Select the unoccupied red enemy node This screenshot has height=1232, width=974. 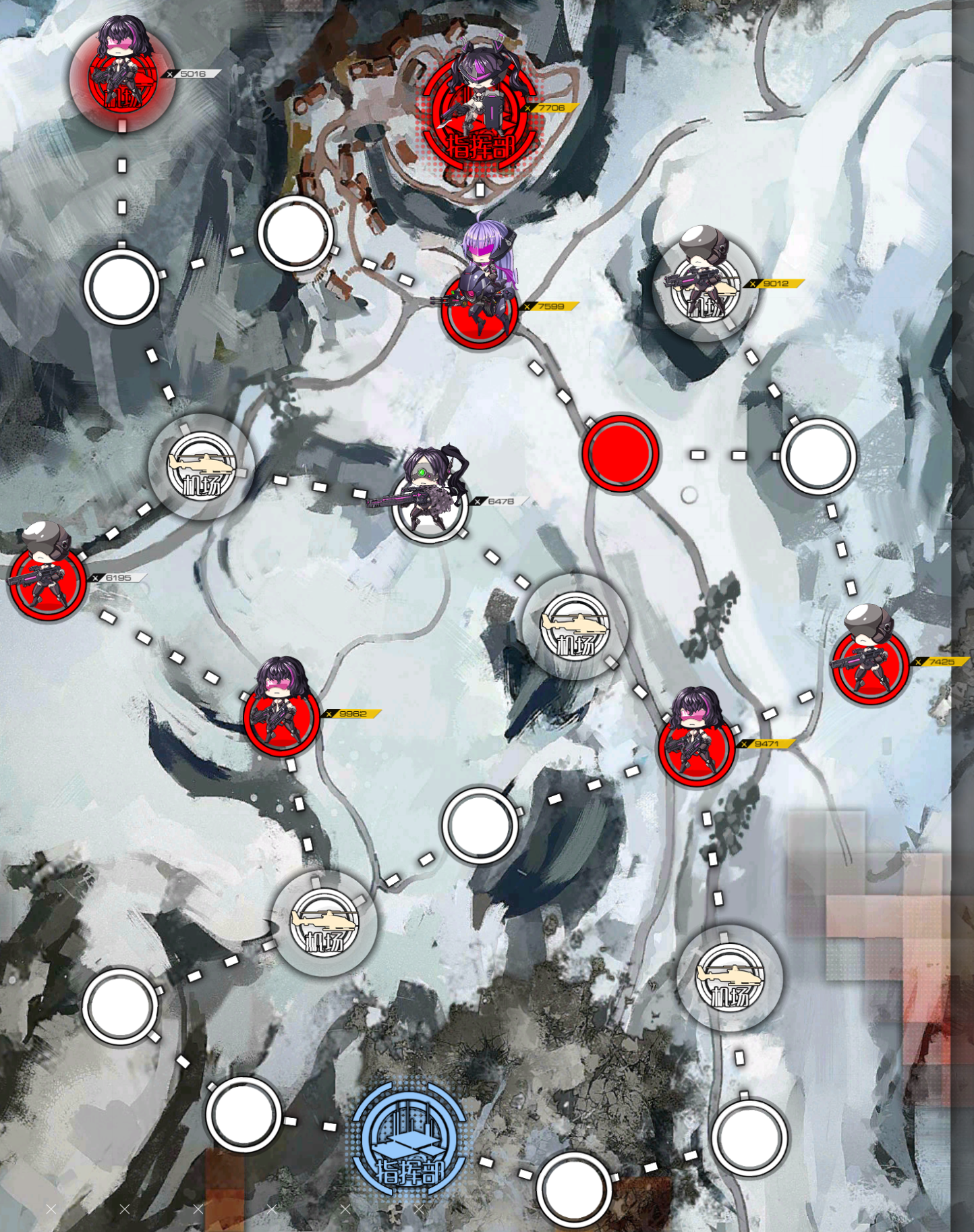click(x=619, y=453)
